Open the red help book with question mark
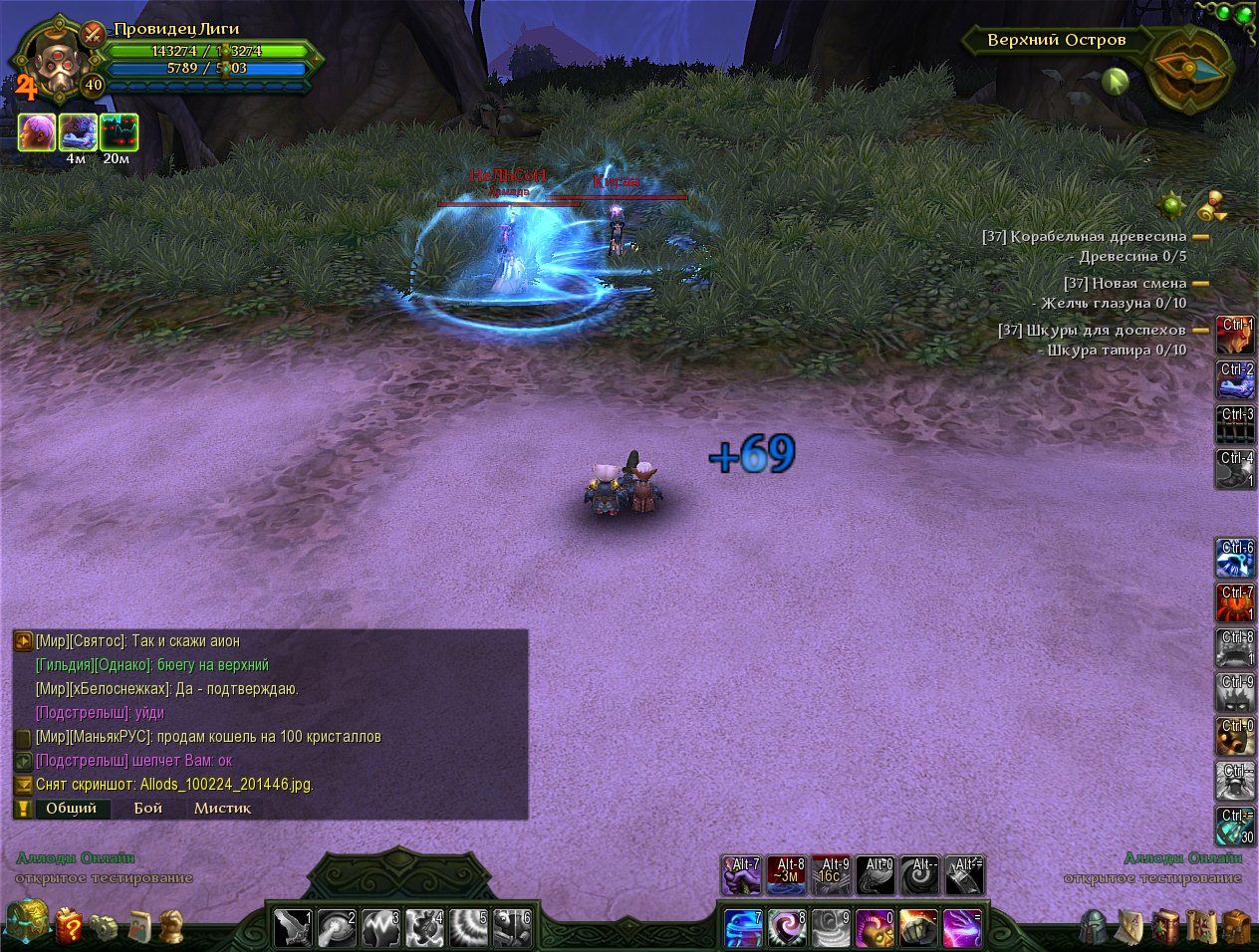 tap(69, 926)
